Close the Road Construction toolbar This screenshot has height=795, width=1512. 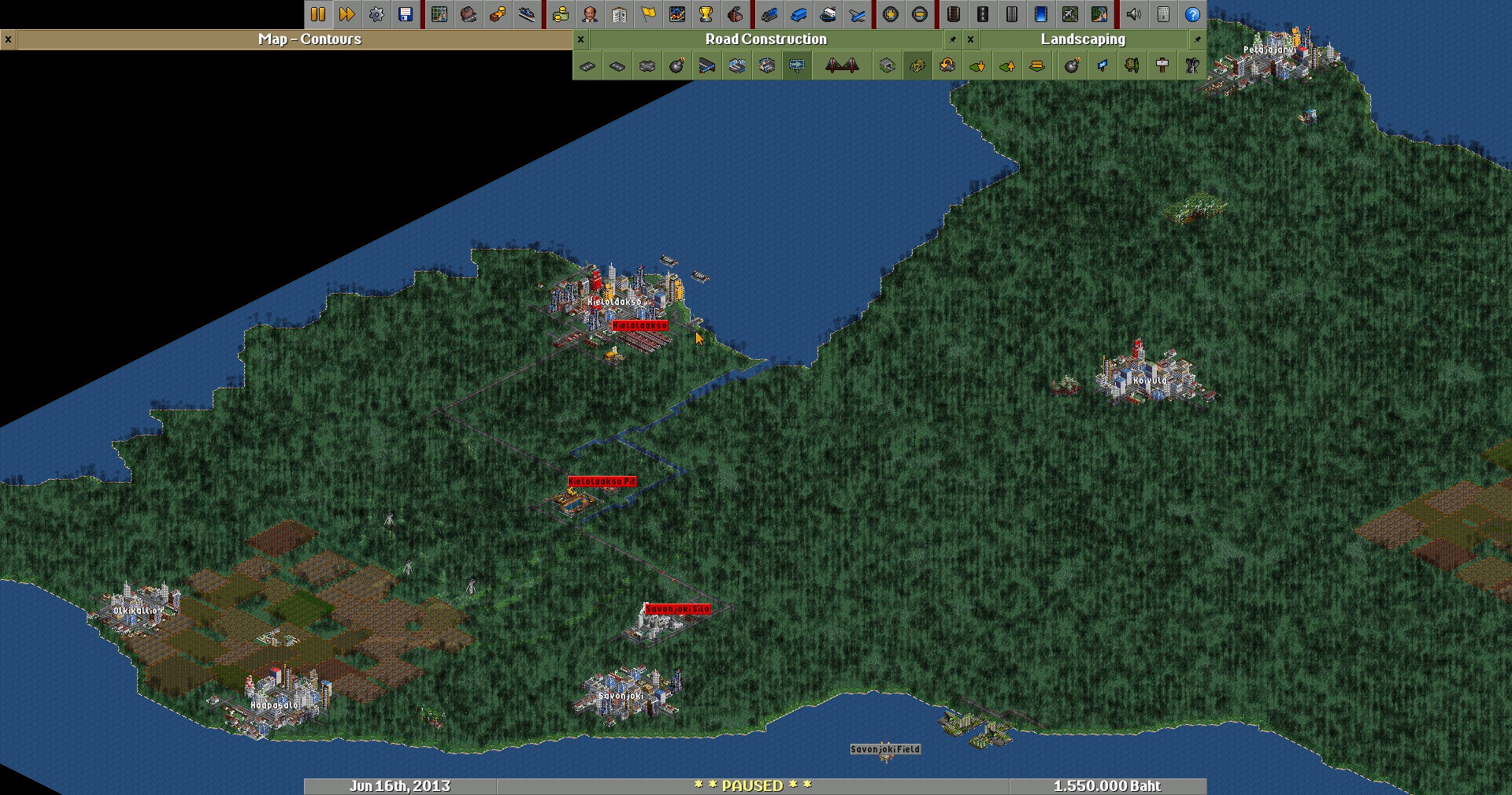[x=581, y=39]
